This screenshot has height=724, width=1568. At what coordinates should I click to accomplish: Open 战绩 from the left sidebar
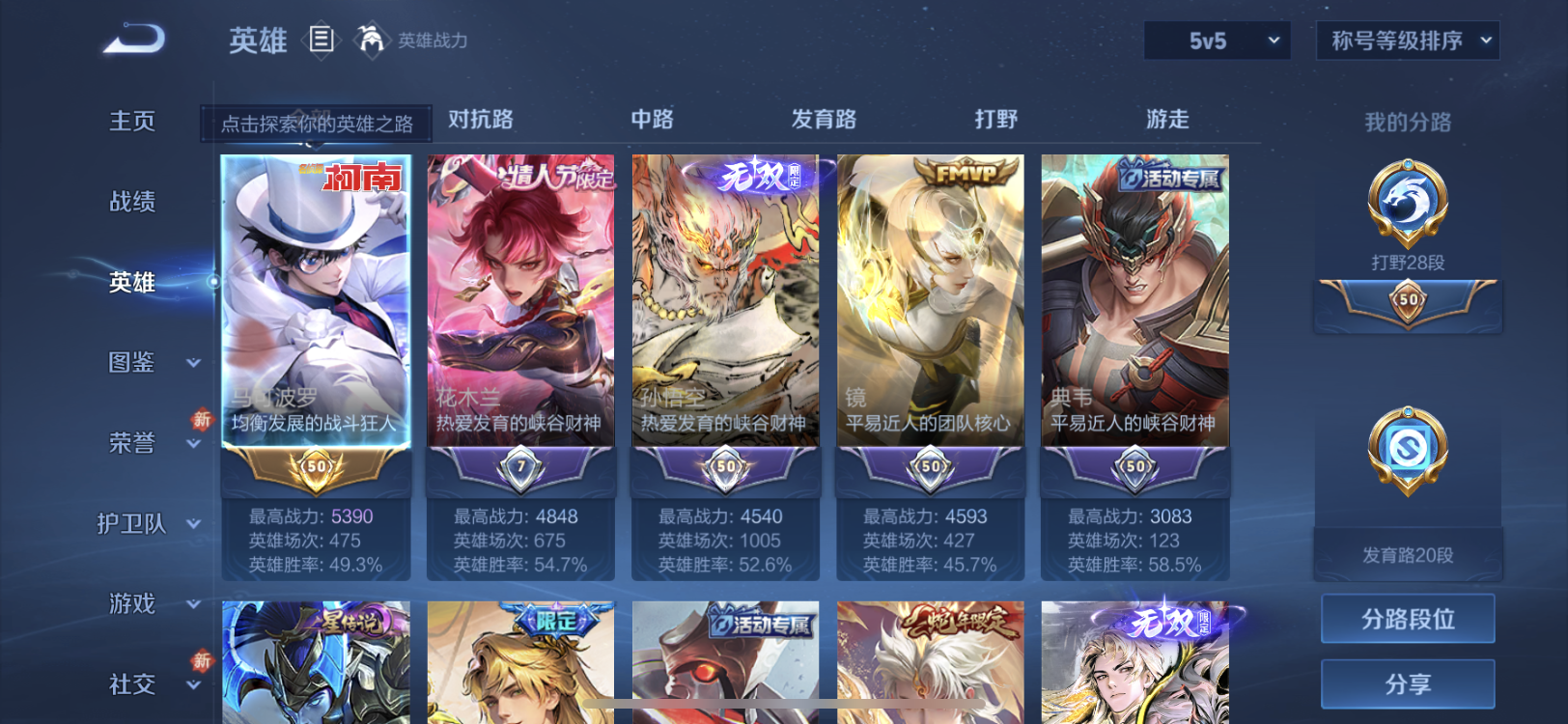132,202
